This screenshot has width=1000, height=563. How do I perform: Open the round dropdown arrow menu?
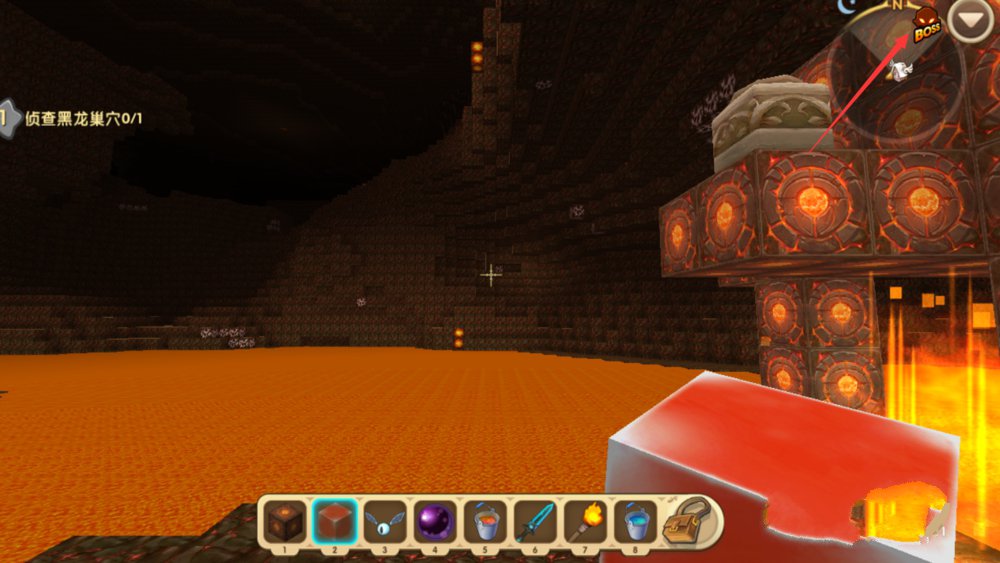coord(969,21)
